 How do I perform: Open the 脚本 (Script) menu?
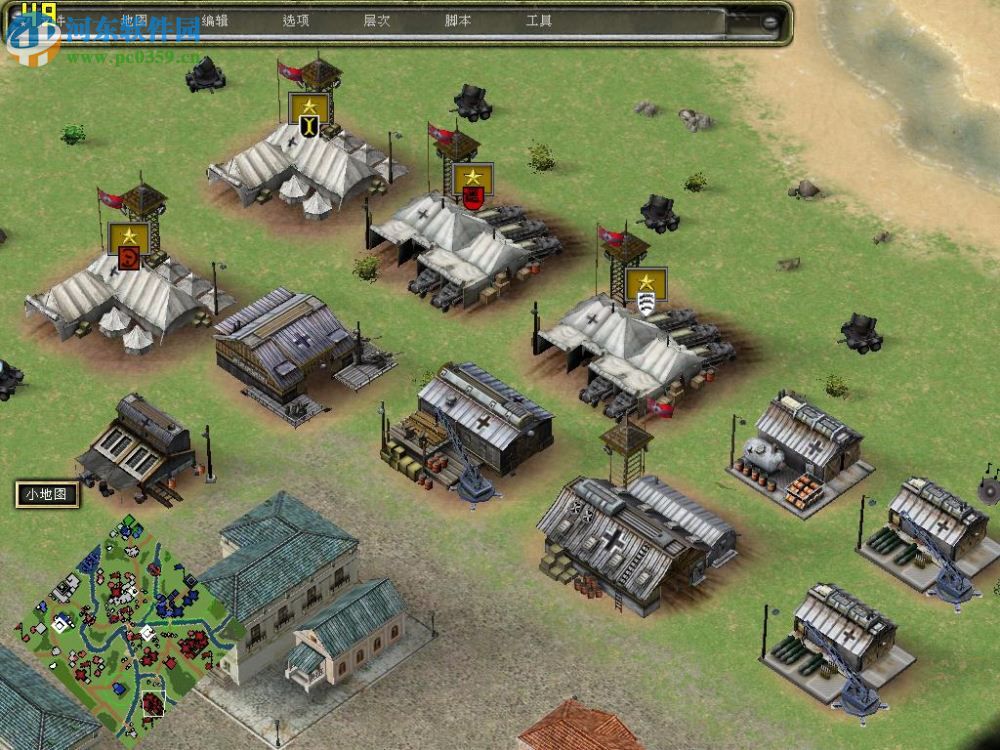point(457,20)
